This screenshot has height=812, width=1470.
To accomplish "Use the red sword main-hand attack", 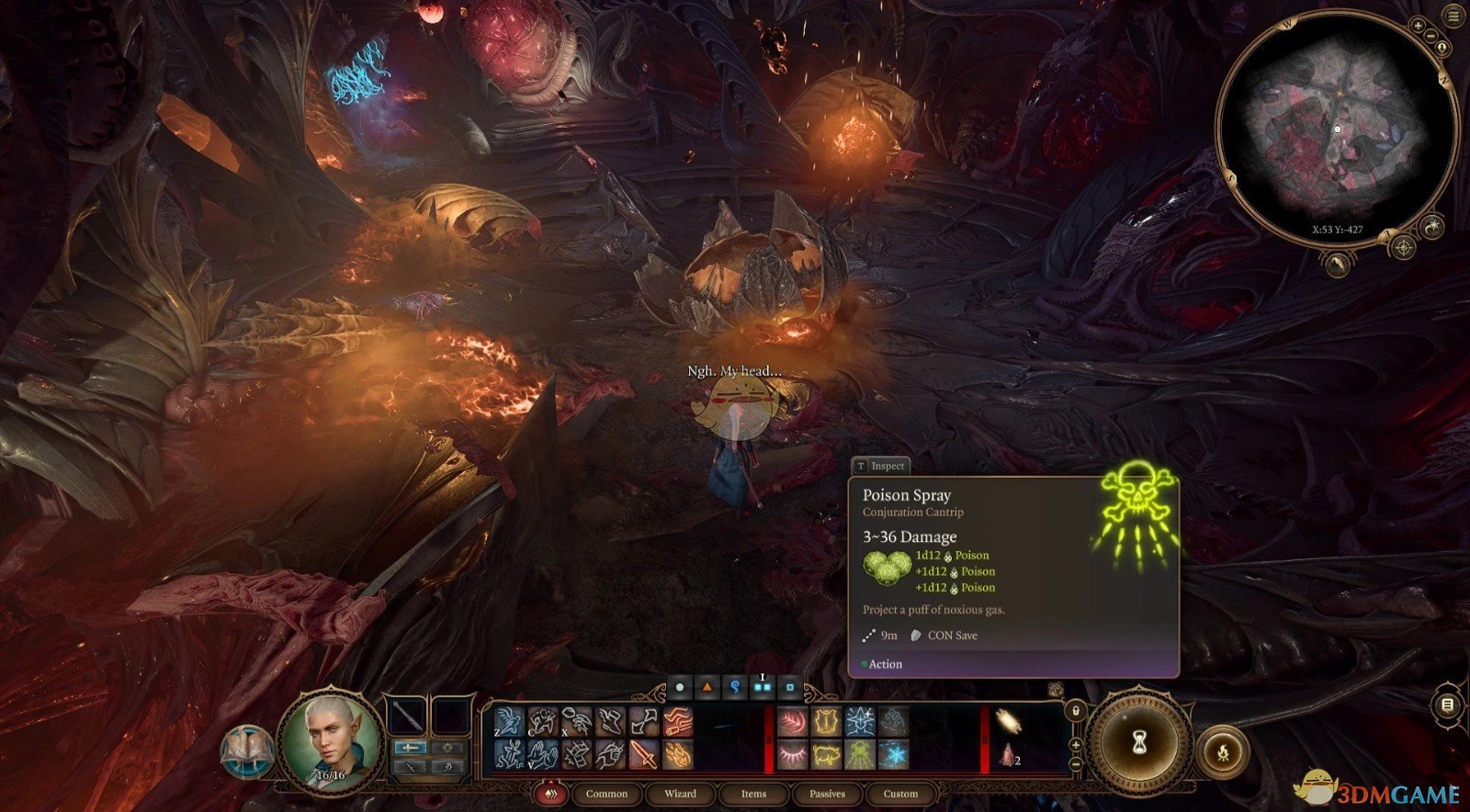I will pyautogui.click(x=643, y=755).
